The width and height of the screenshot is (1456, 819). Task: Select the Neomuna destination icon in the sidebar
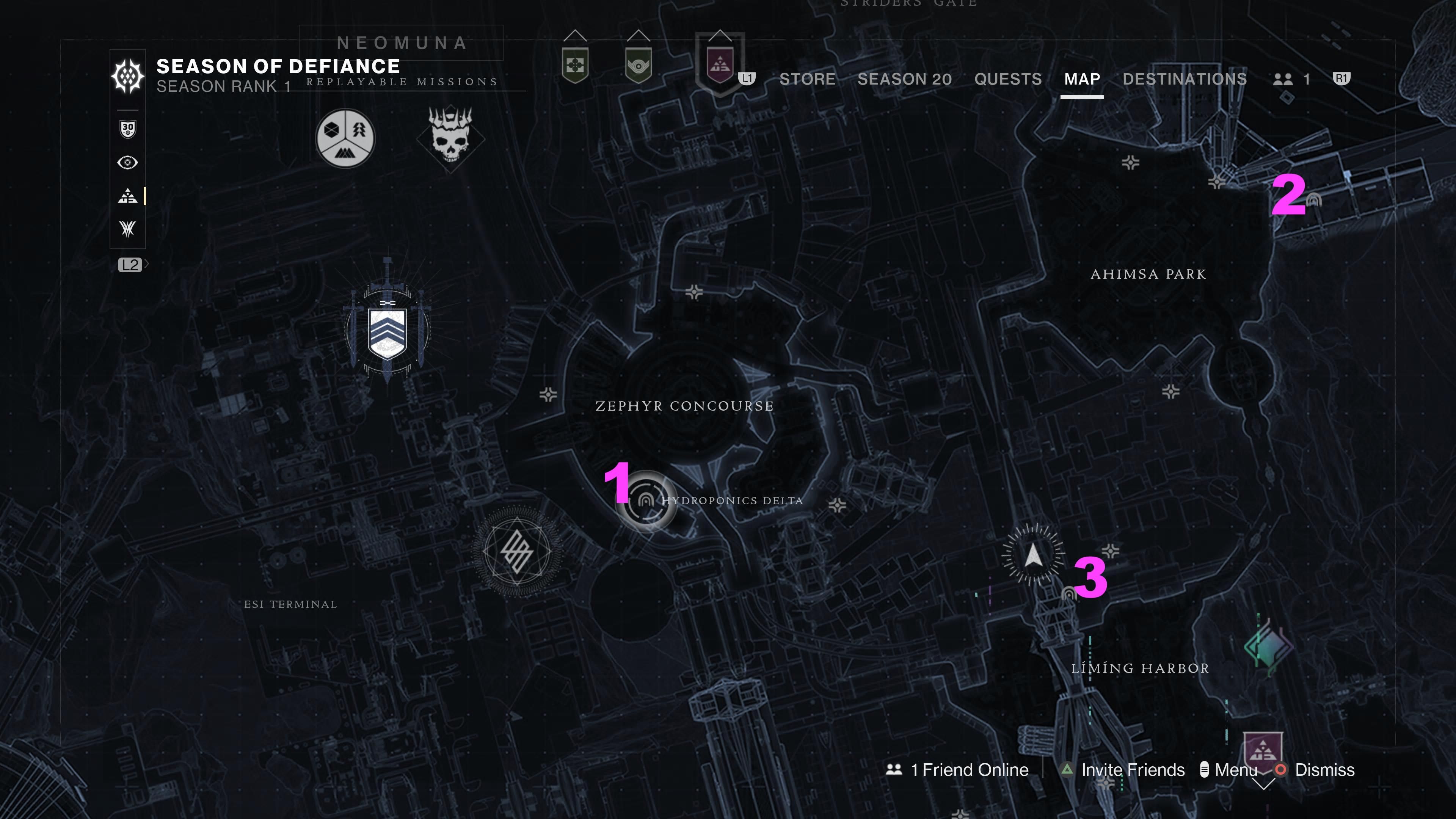(127, 196)
